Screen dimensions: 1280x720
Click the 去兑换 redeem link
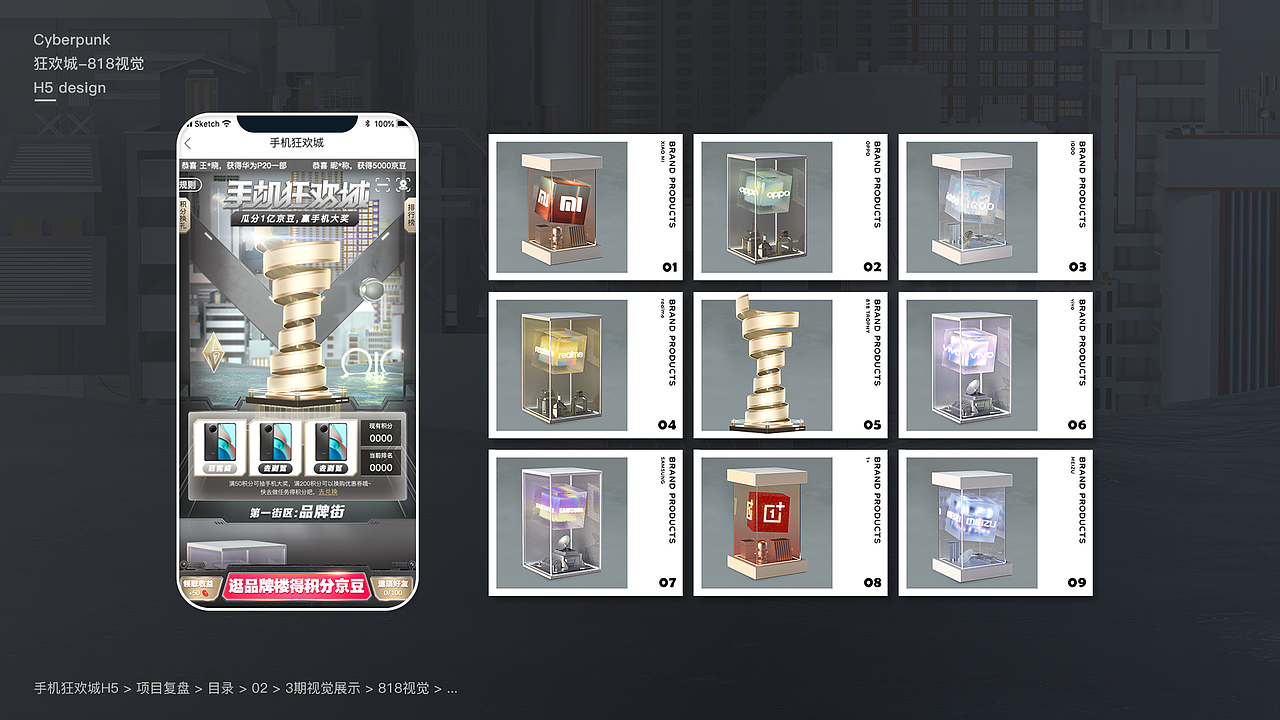click(328, 493)
